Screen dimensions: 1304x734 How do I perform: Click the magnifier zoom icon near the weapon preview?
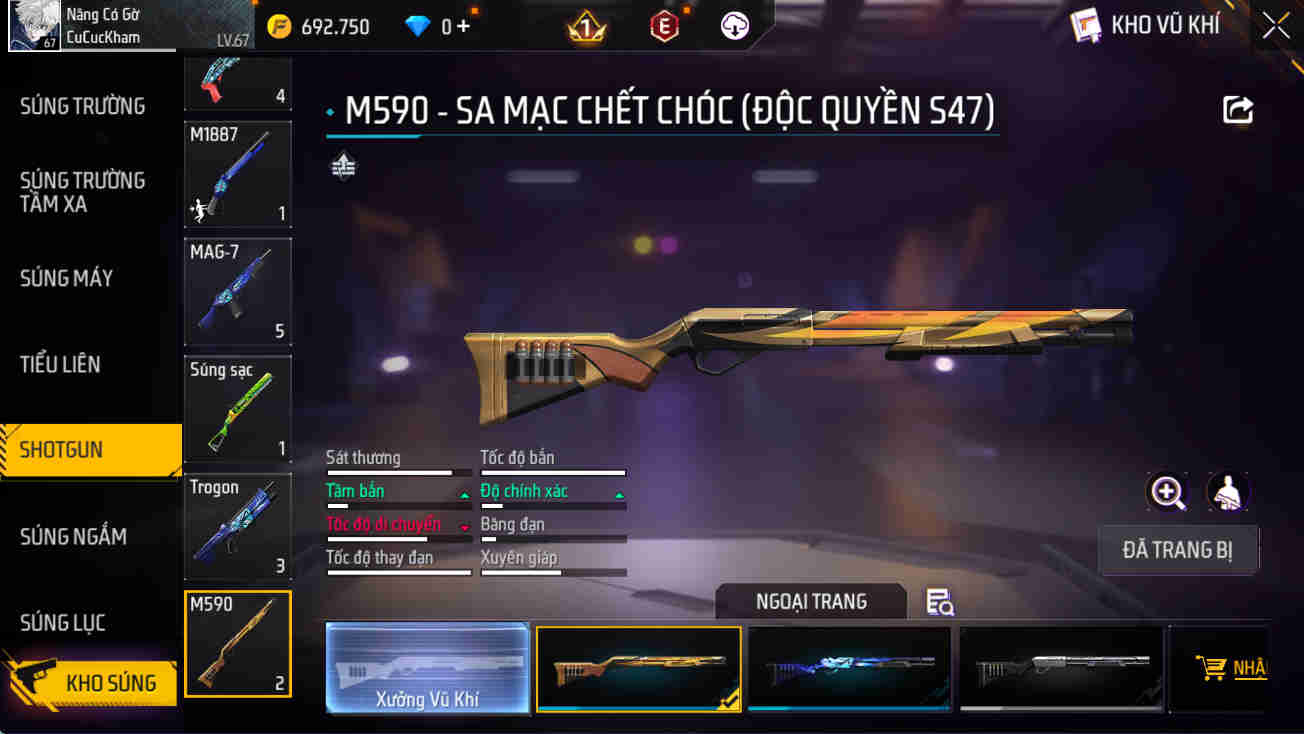tap(1168, 492)
